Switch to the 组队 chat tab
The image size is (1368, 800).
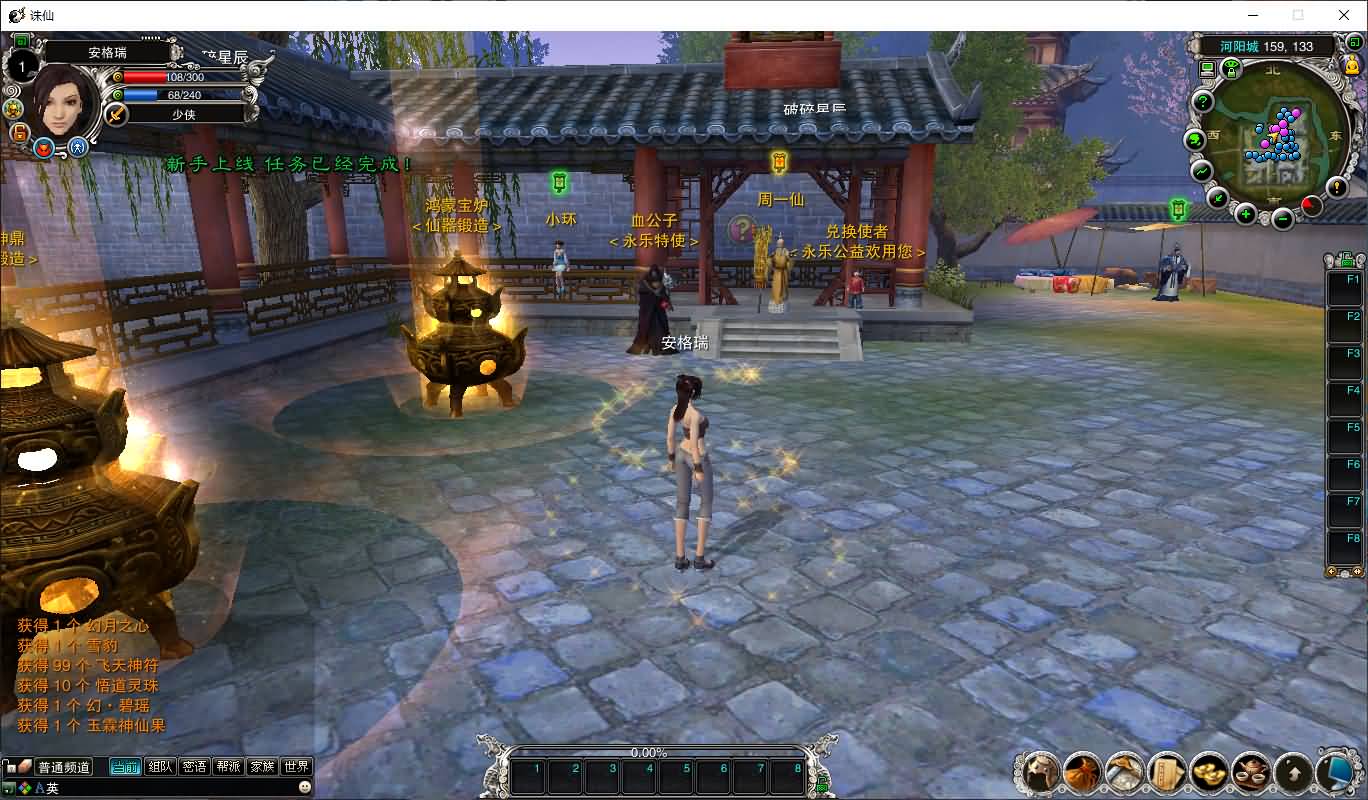[x=160, y=766]
